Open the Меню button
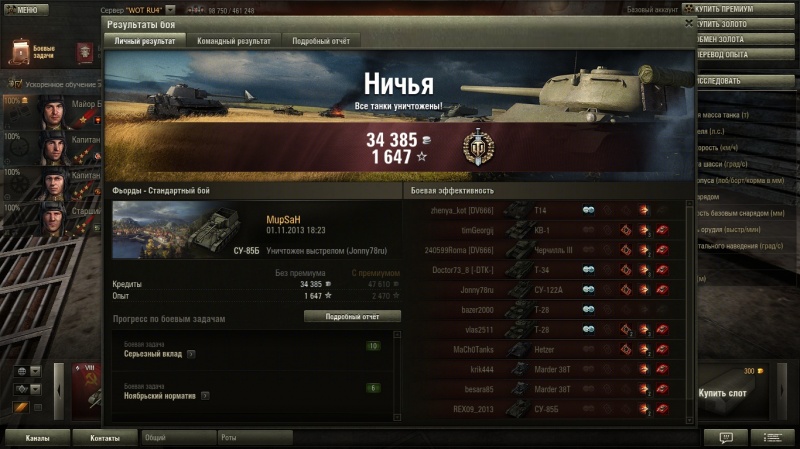This screenshot has width=800, height=449. (26, 10)
